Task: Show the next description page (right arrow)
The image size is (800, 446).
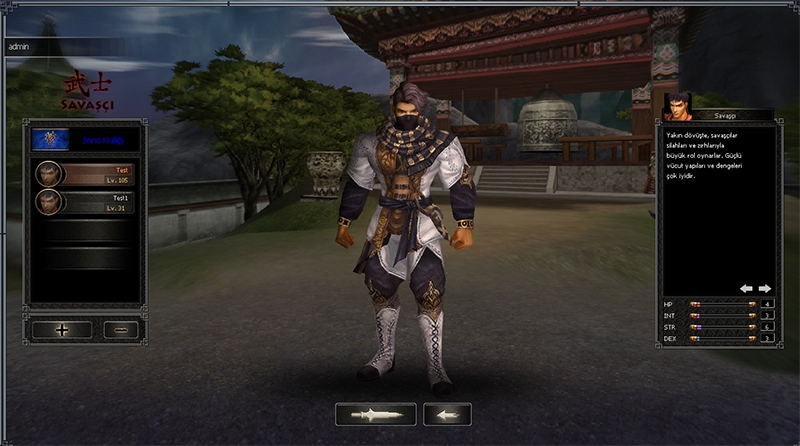Action: pos(765,288)
